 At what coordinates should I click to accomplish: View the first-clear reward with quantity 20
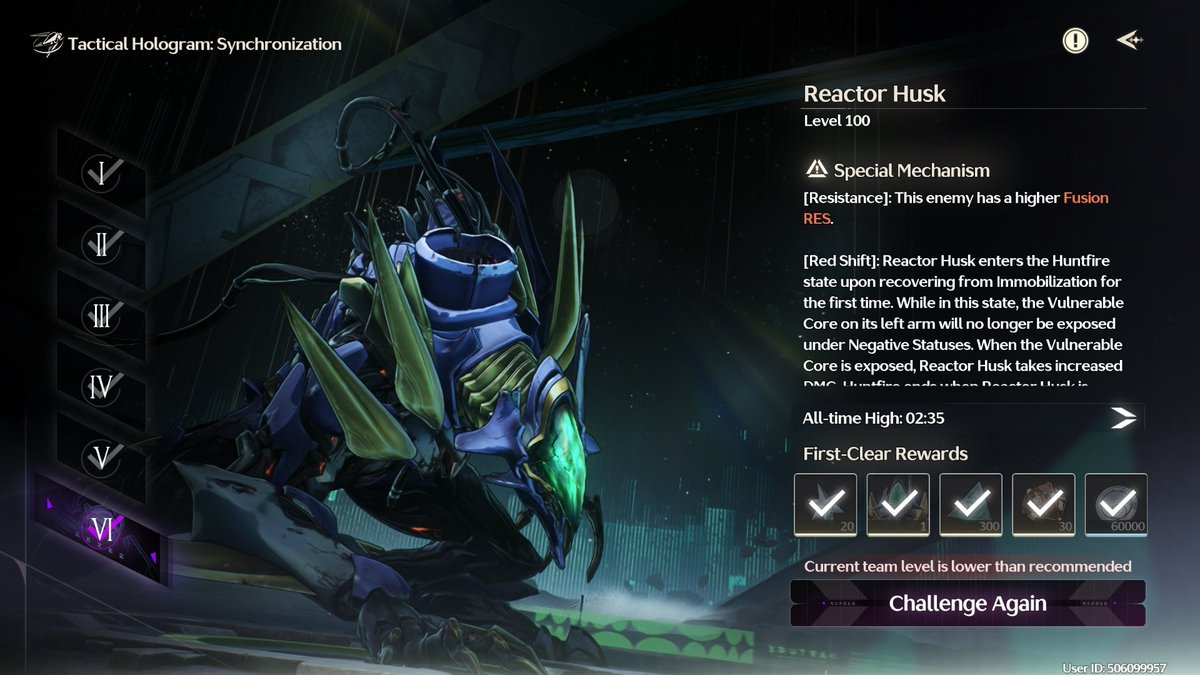pyautogui.click(x=825, y=505)
